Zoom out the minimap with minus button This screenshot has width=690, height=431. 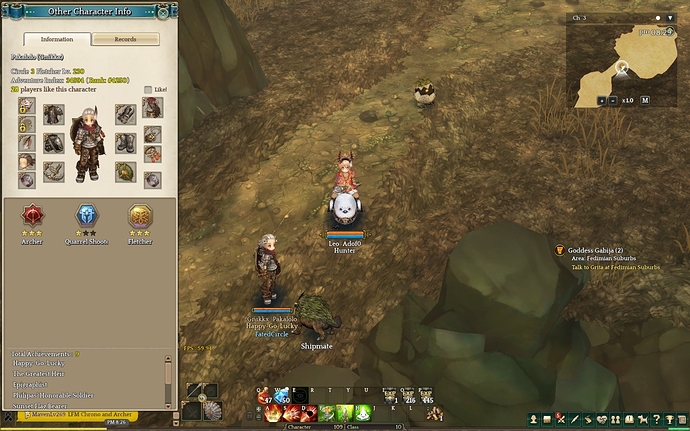coord(613,100)
